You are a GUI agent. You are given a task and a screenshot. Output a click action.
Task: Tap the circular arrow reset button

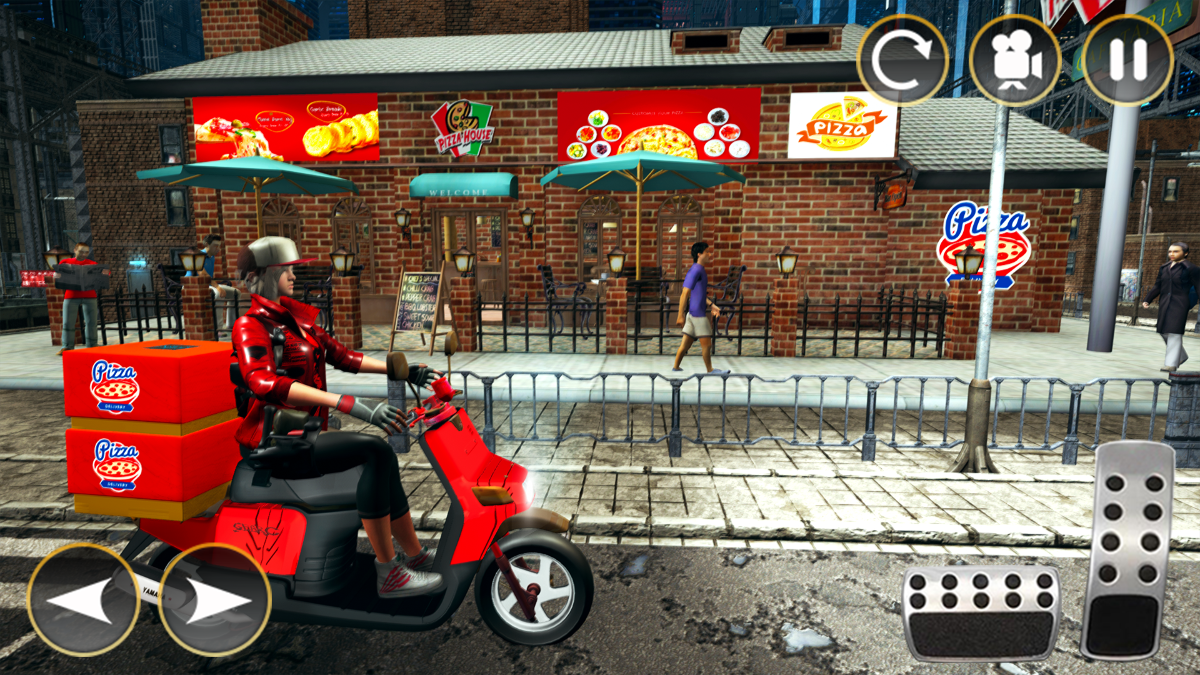[x=902, y=61]
